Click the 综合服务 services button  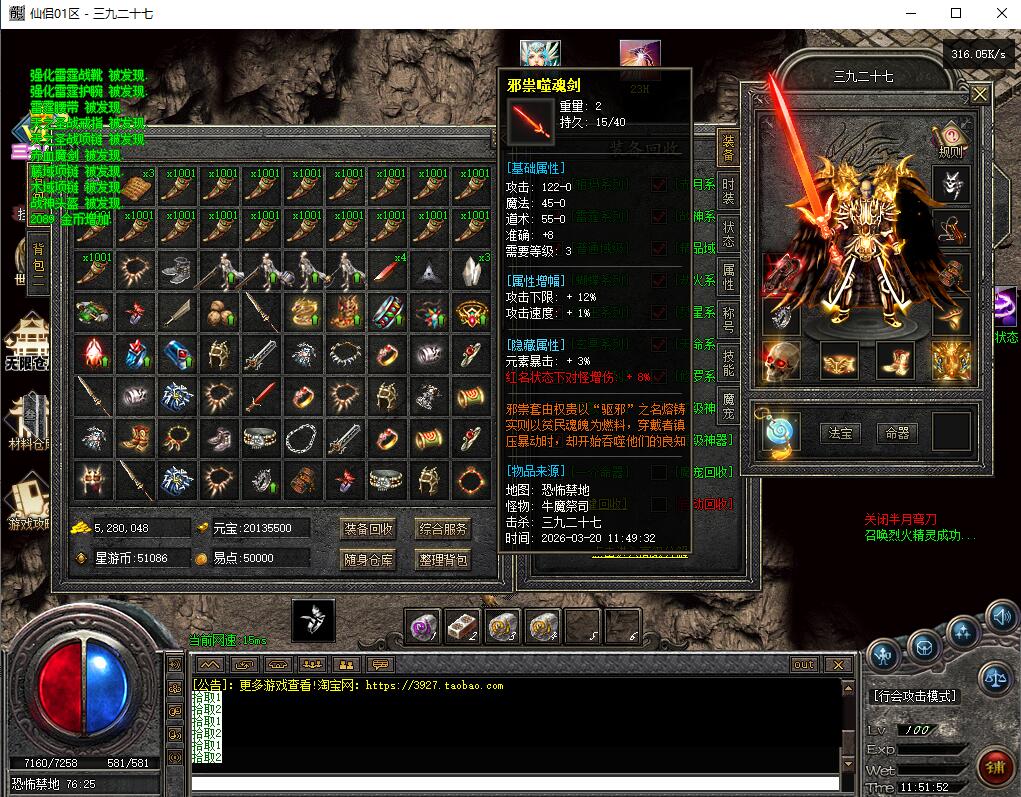tap(444, 528)
